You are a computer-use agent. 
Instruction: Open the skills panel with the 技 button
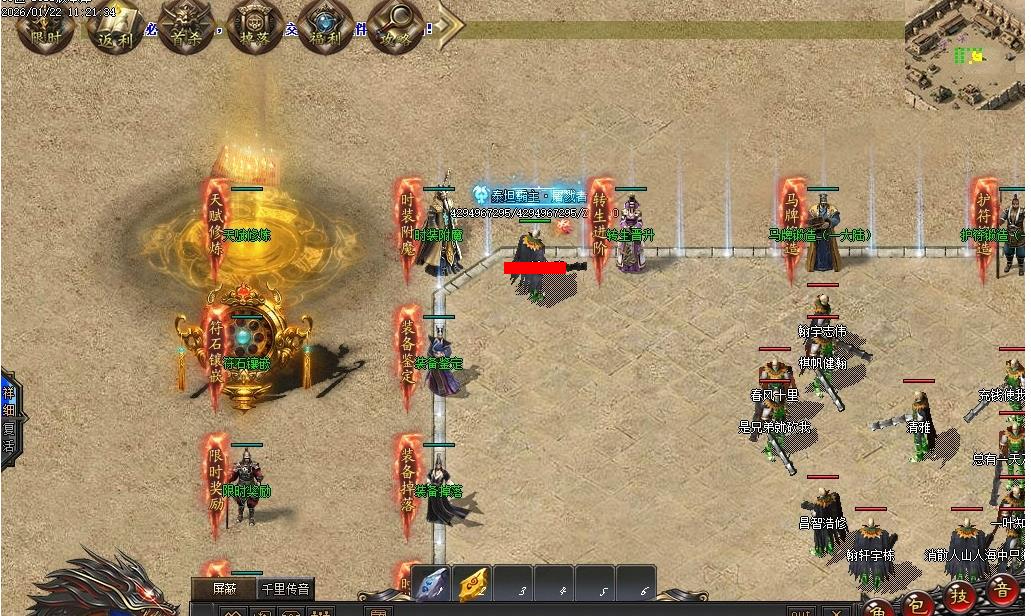click(x=961, y=596)
